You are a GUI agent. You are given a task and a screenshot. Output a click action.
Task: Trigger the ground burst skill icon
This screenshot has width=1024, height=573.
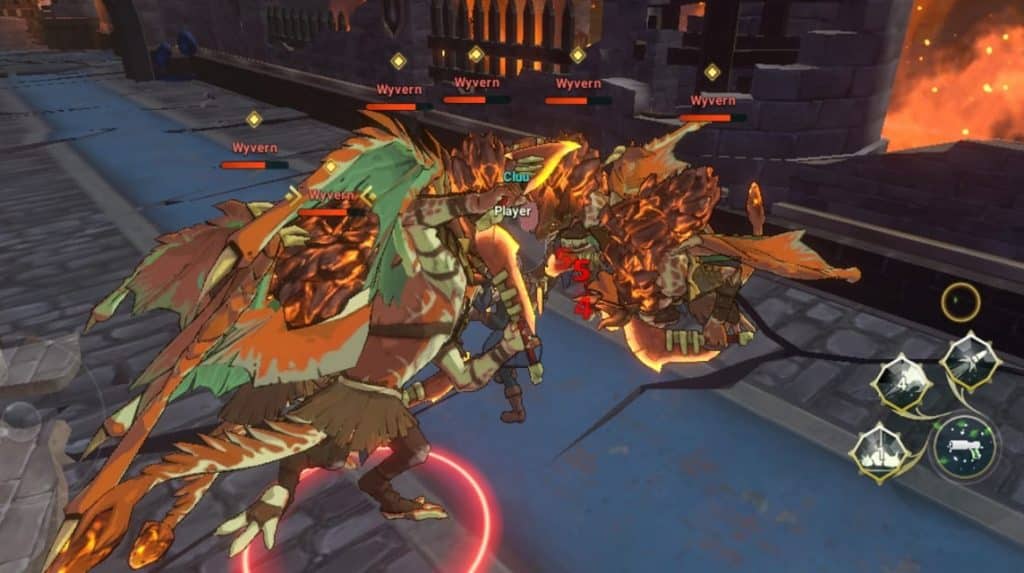click(878, 452)
